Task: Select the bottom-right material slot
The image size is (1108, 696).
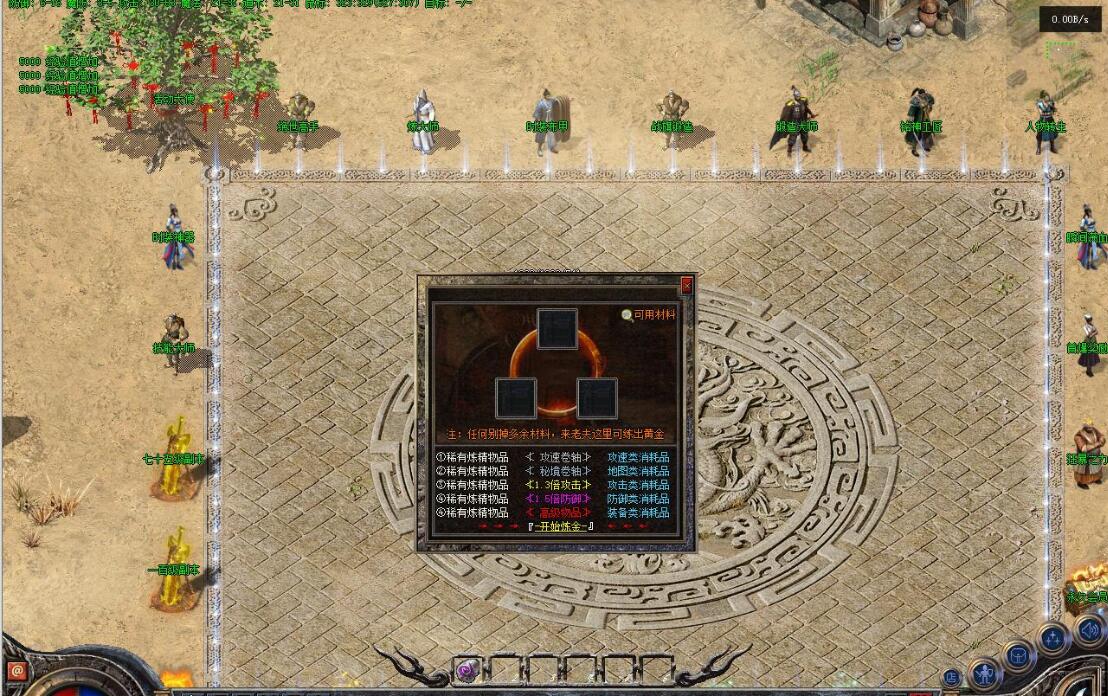Action: click(597, 398)
